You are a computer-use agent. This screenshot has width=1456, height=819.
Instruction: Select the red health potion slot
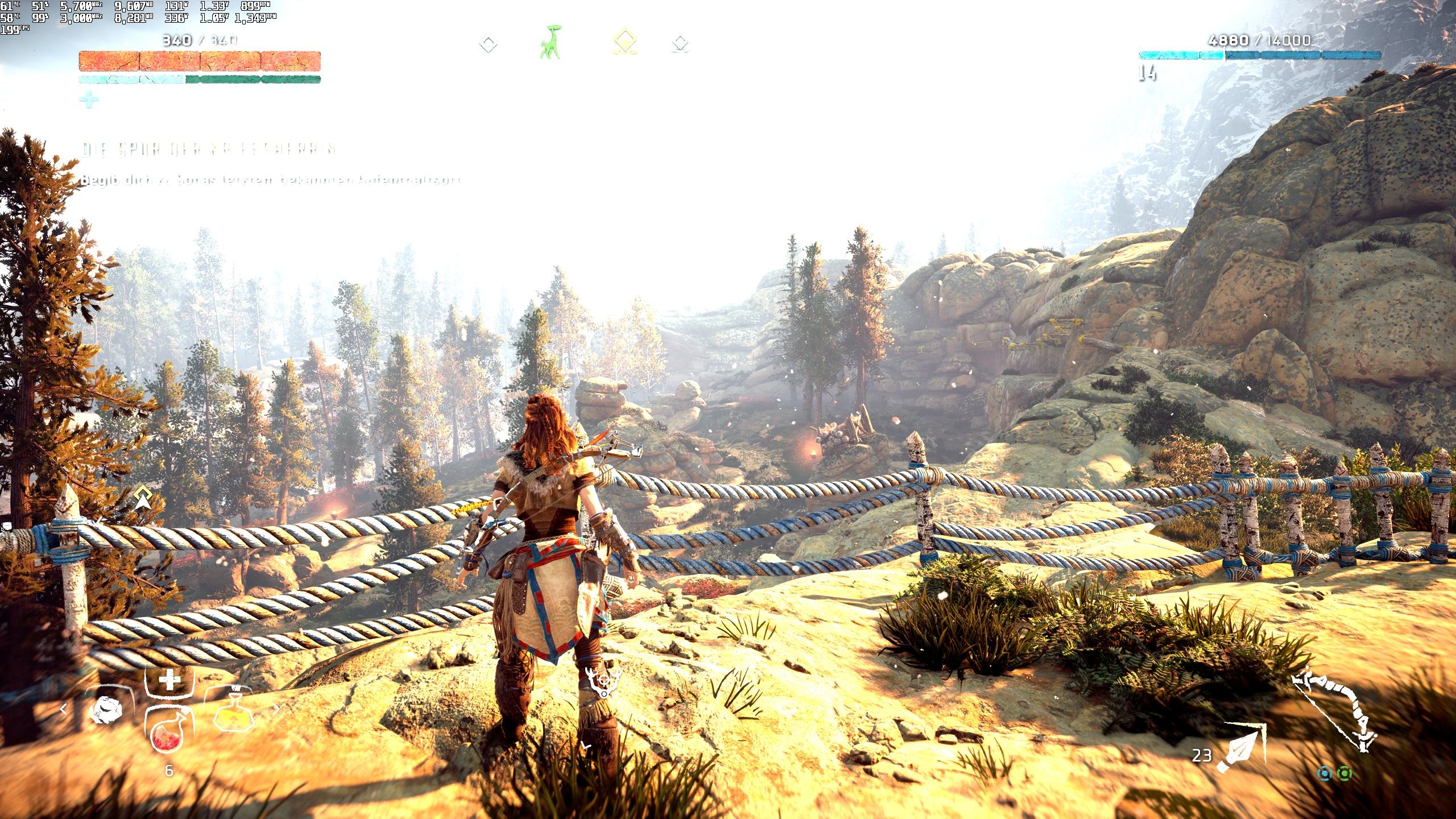[x=168, y=733]
